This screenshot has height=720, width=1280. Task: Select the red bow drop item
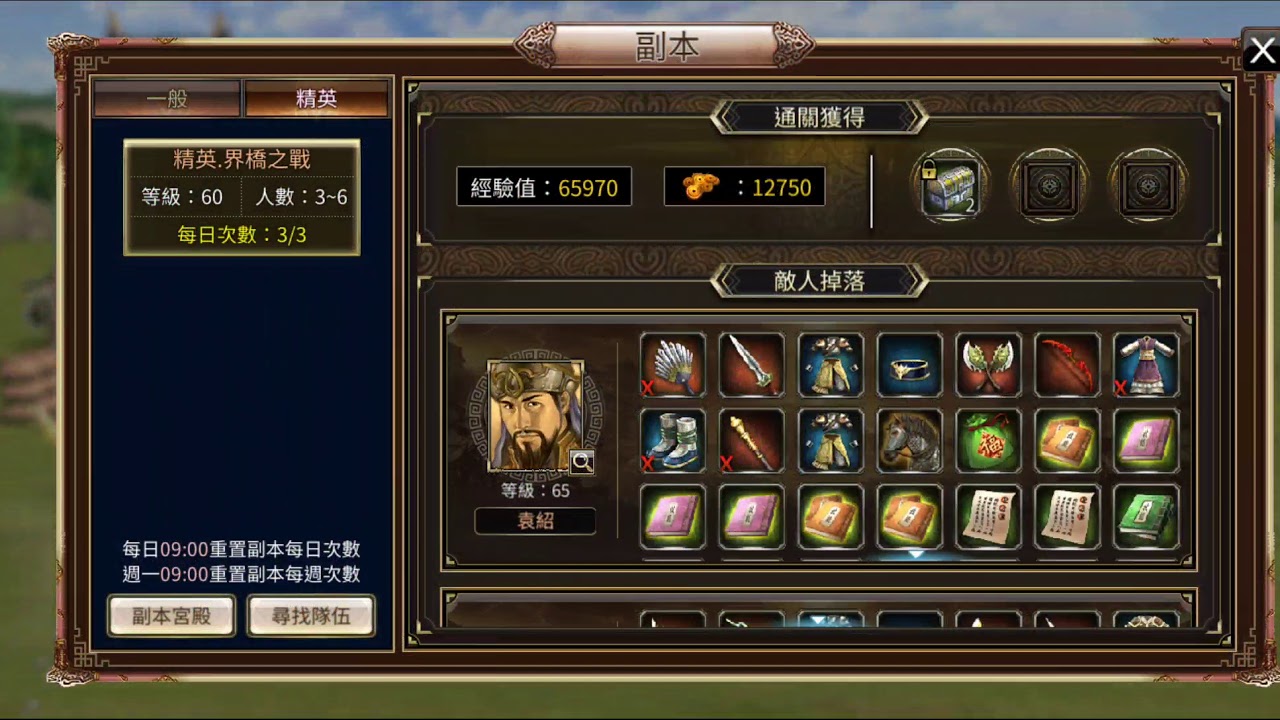[1067, 365]
